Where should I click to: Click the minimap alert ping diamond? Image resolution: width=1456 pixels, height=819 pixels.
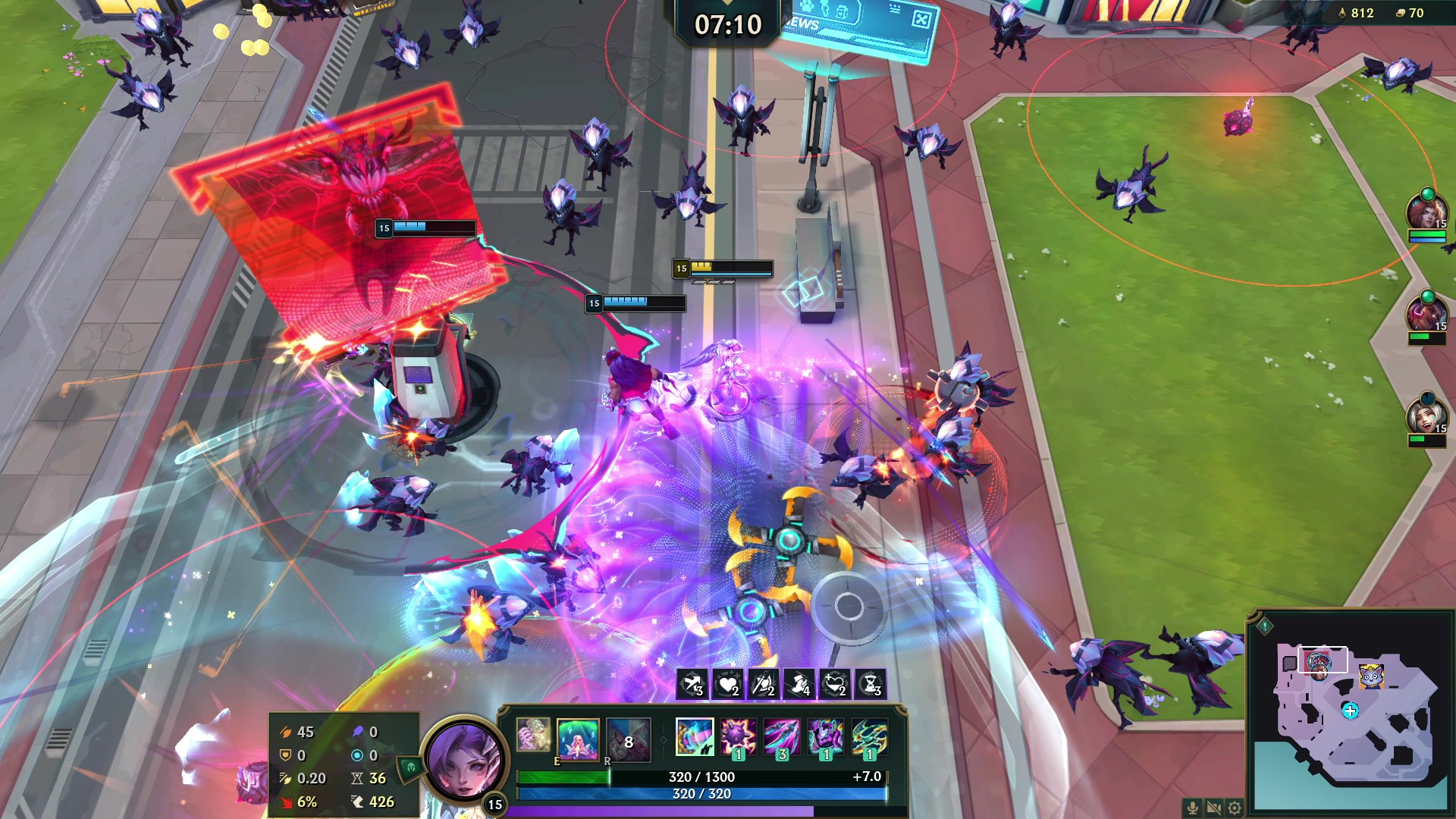coord(1265,626)
